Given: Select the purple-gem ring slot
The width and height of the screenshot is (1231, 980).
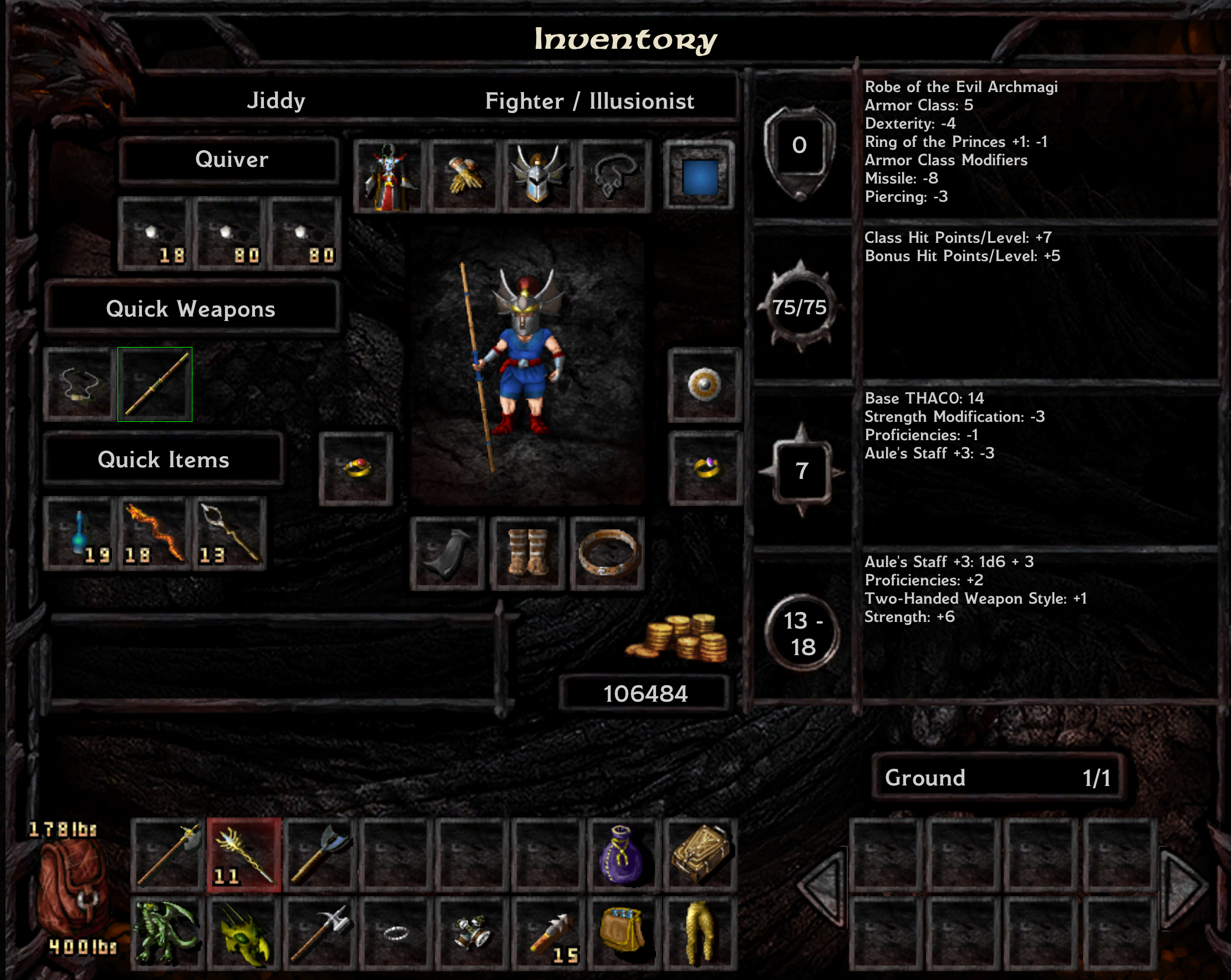Looking at the screenshot, I should point(706,468).
